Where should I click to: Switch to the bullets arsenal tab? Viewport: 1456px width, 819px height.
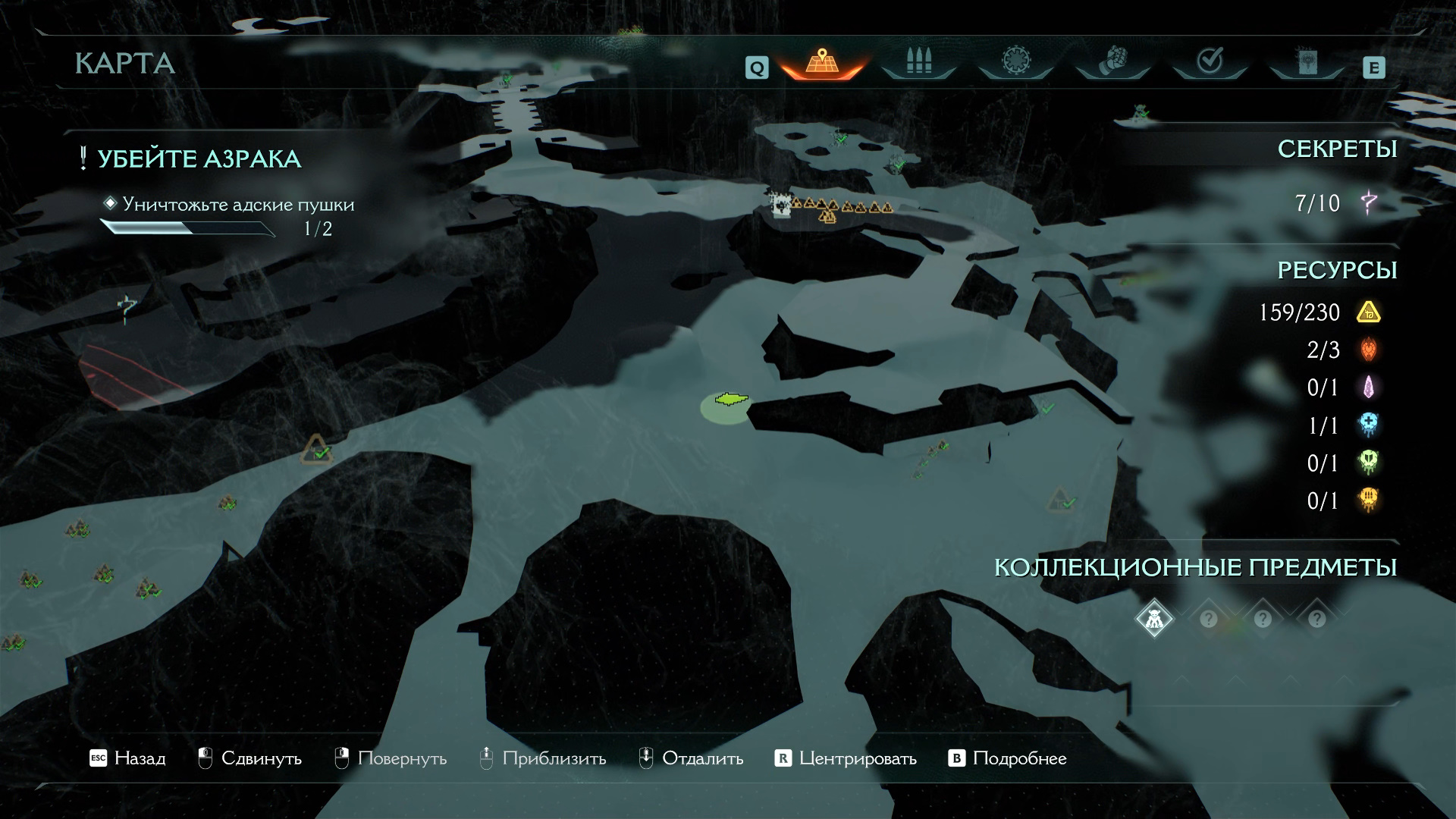pos(918,62)
